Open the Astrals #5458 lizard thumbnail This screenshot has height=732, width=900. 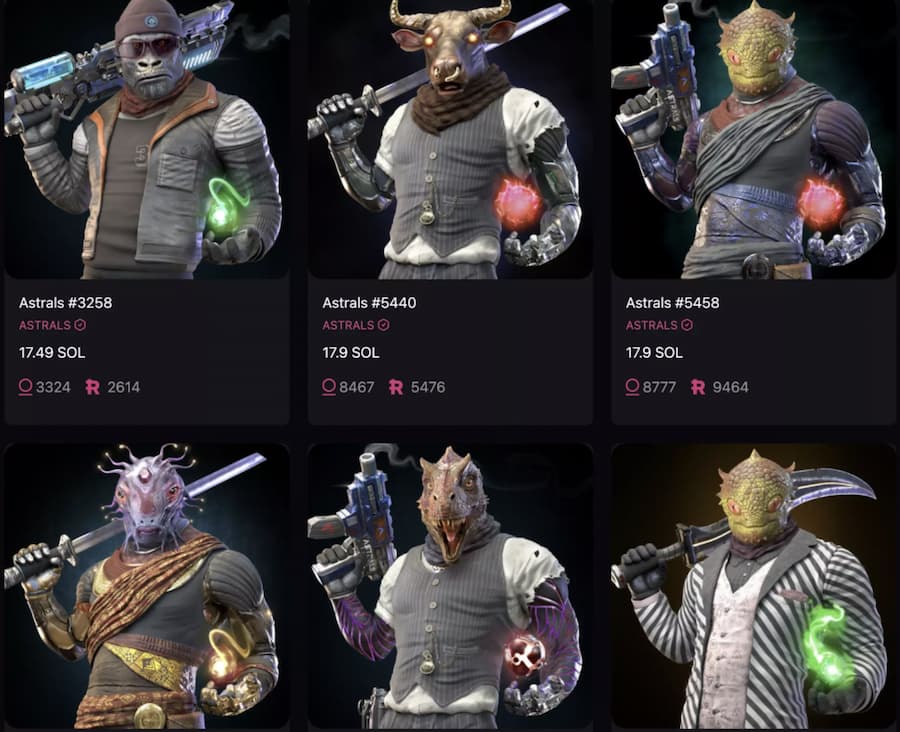[x=753, y=140]
